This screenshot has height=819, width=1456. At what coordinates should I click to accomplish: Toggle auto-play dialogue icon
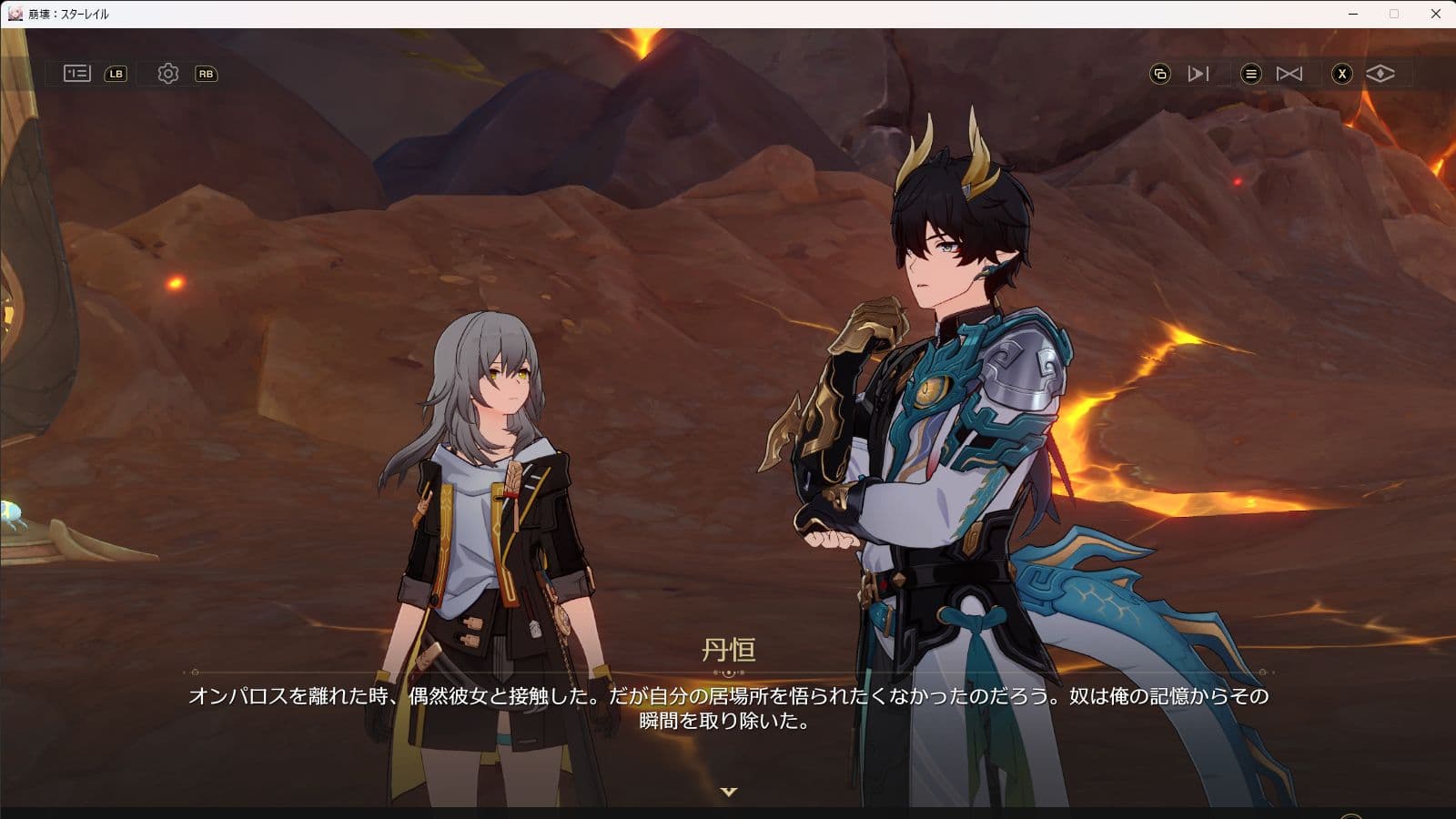click(1198, 74)
